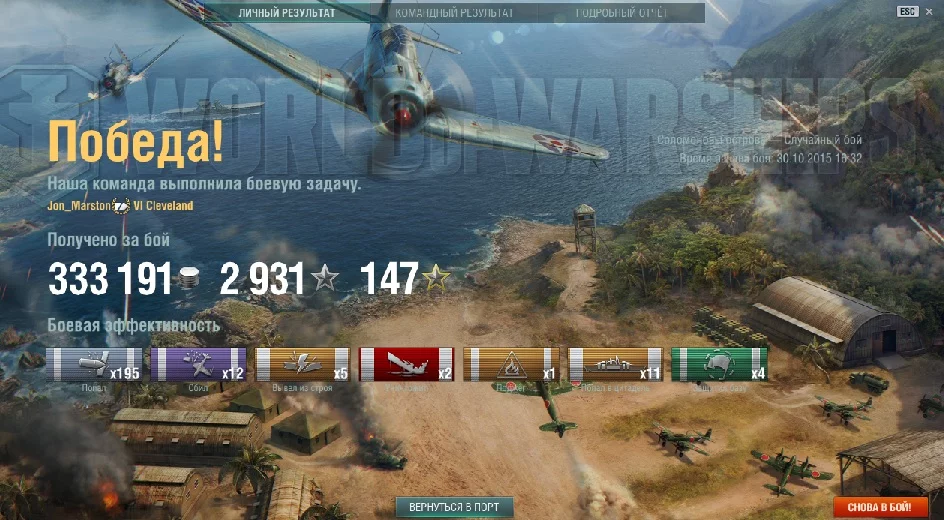Show the Подробный отчёт tab

[621, 13]
